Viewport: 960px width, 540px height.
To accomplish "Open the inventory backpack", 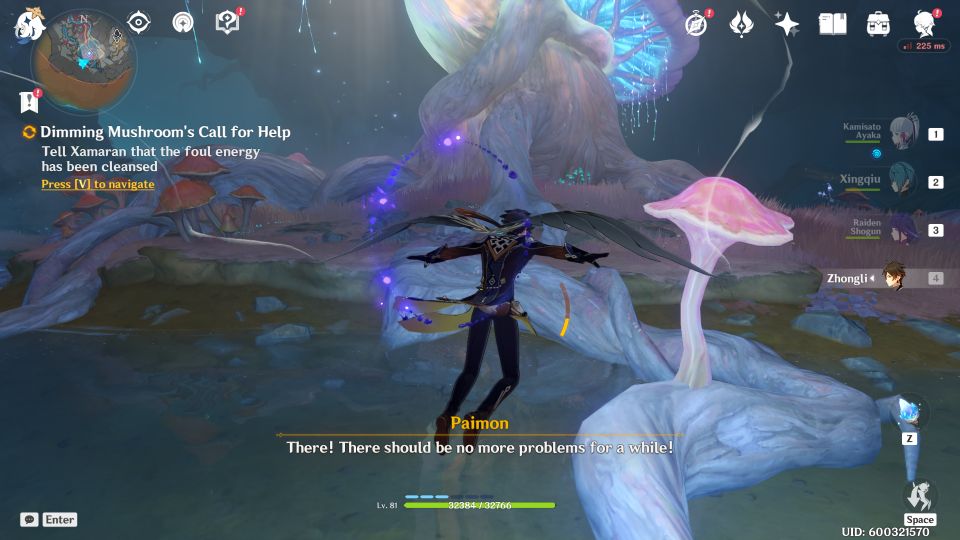I will coord(878,24).
